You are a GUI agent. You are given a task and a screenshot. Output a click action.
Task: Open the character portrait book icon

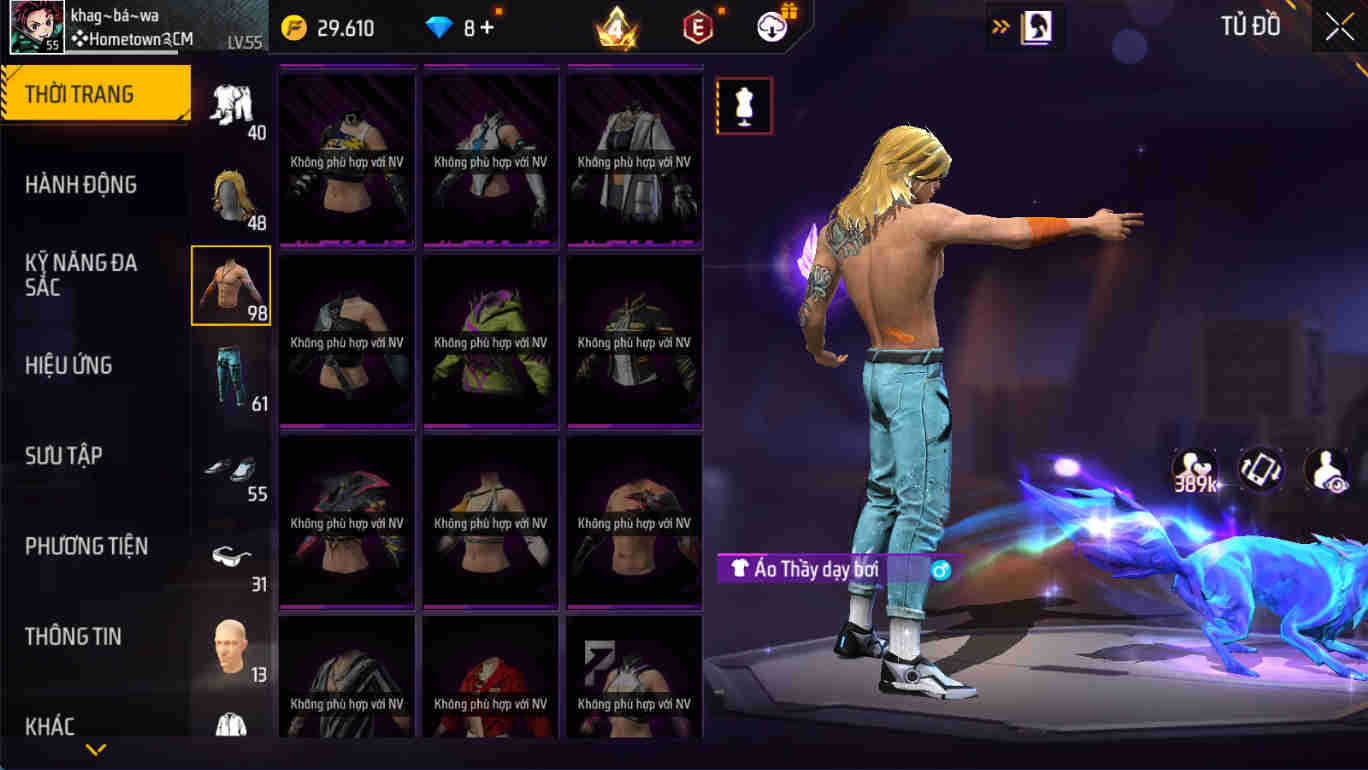click(1038, 27)
